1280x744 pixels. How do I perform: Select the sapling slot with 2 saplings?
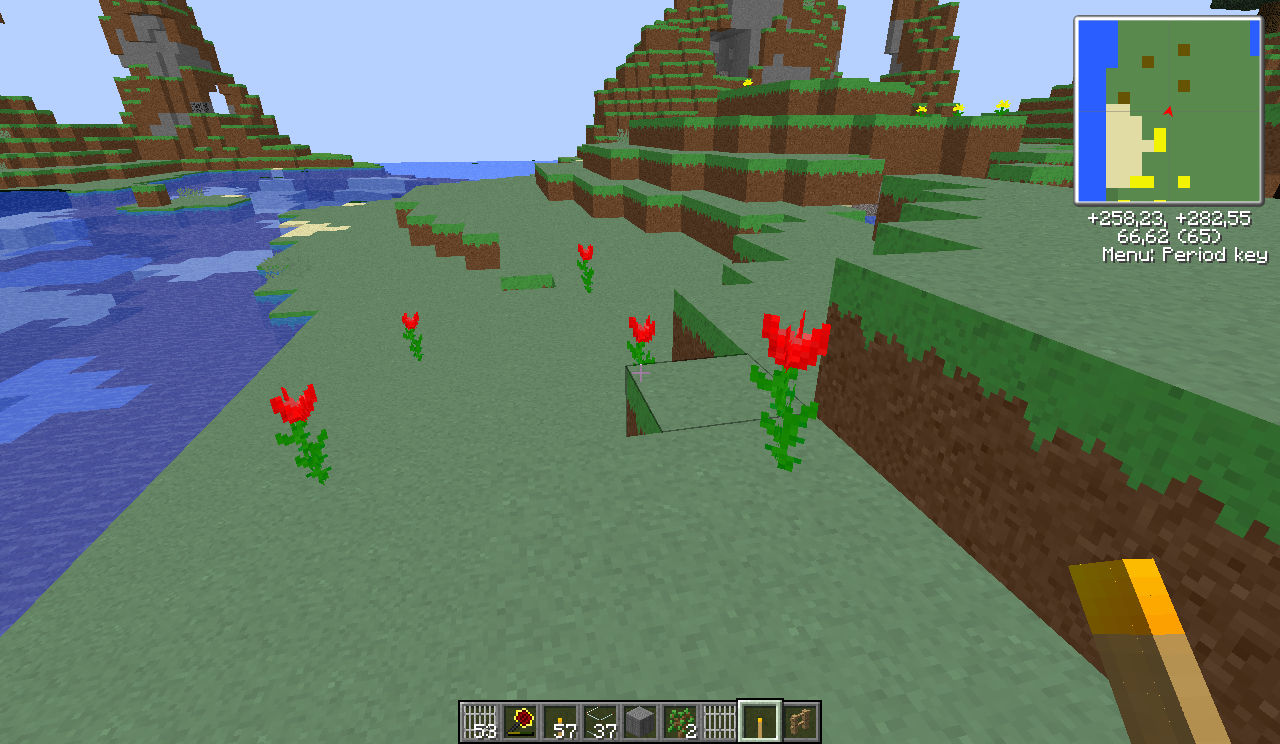(x=680, y=721)
